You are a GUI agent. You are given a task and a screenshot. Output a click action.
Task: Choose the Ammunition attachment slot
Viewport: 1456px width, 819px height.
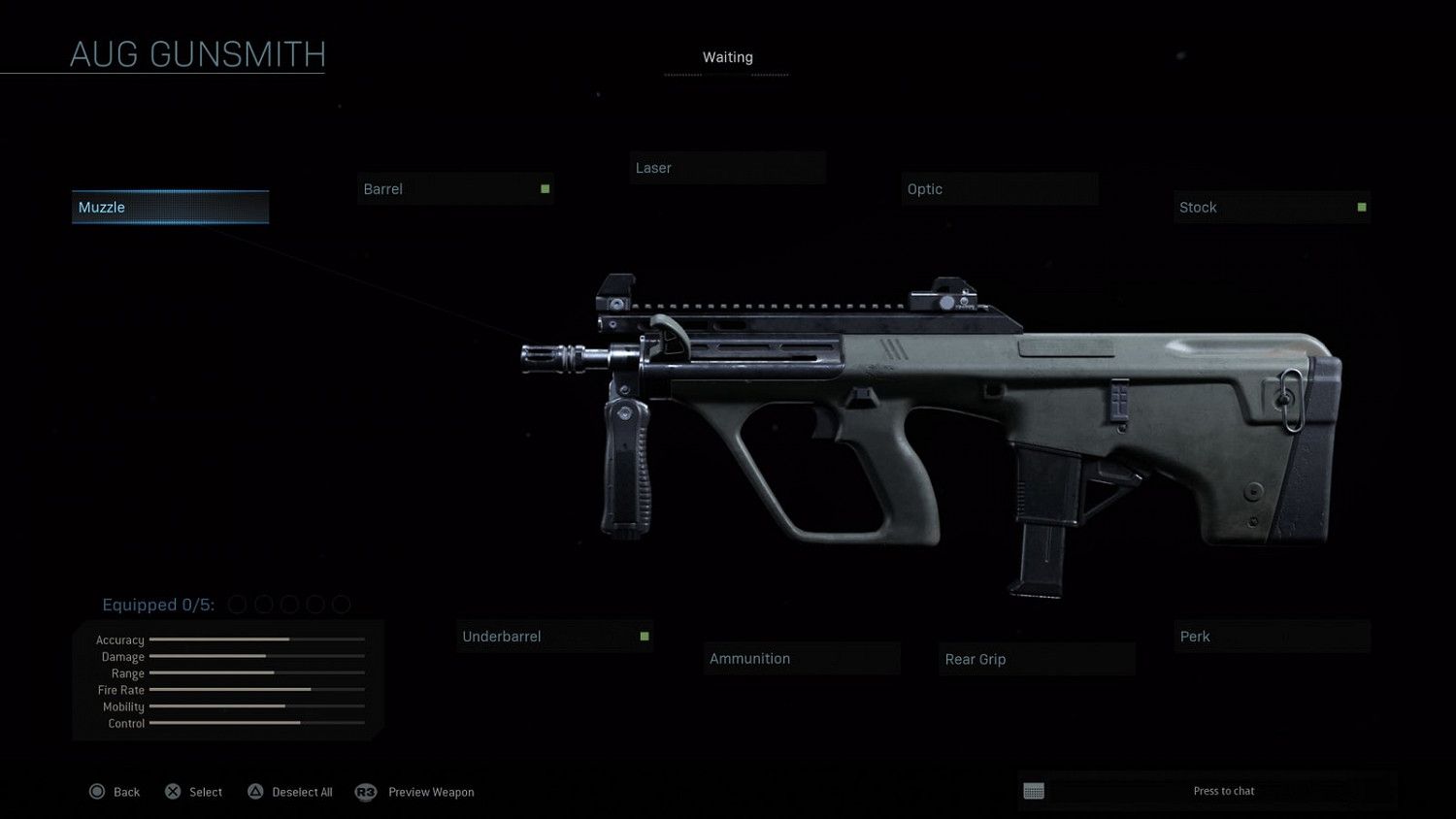click(x=802, y=659)
